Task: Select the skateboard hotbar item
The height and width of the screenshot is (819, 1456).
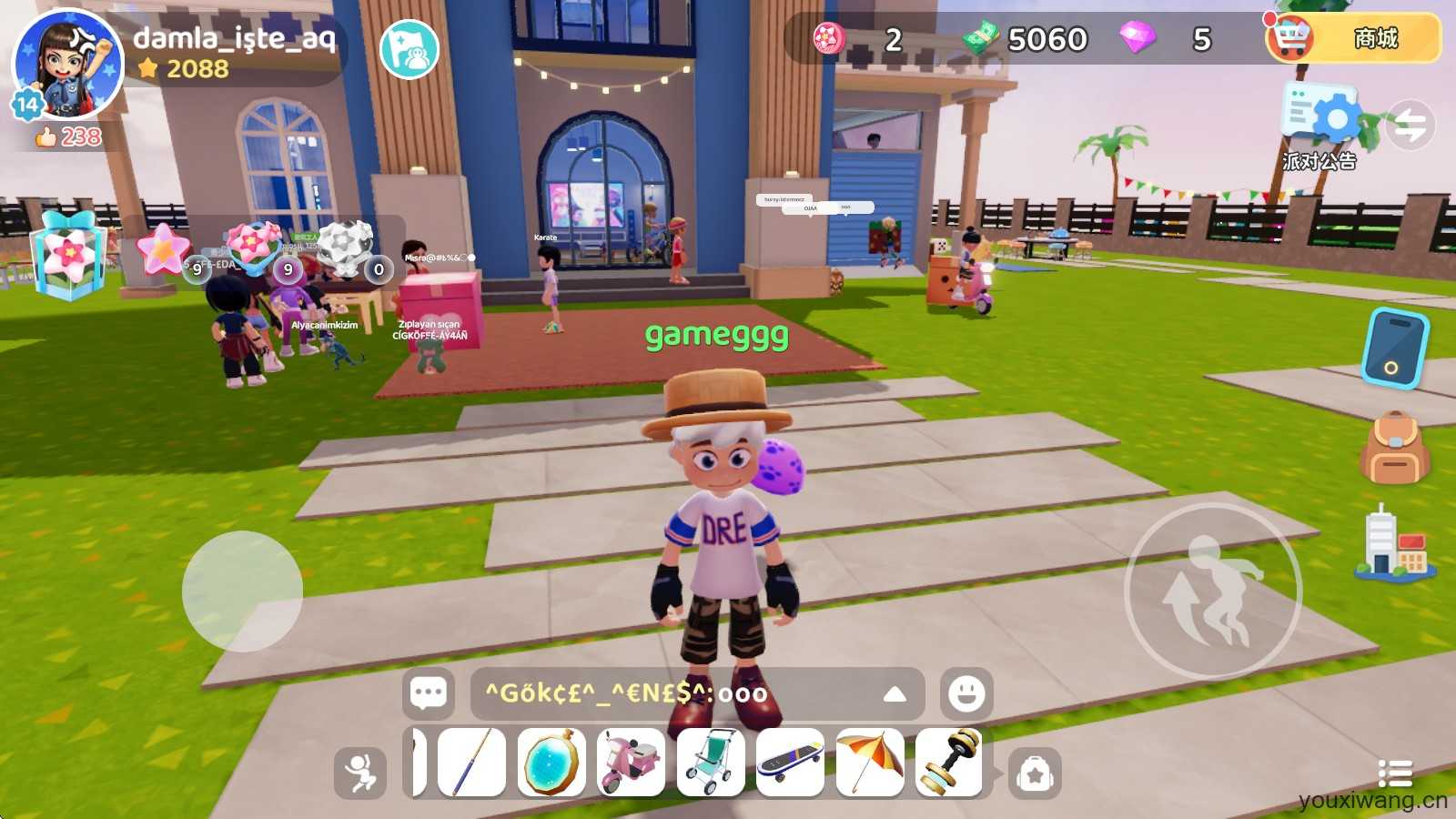Action: [790, 763]
